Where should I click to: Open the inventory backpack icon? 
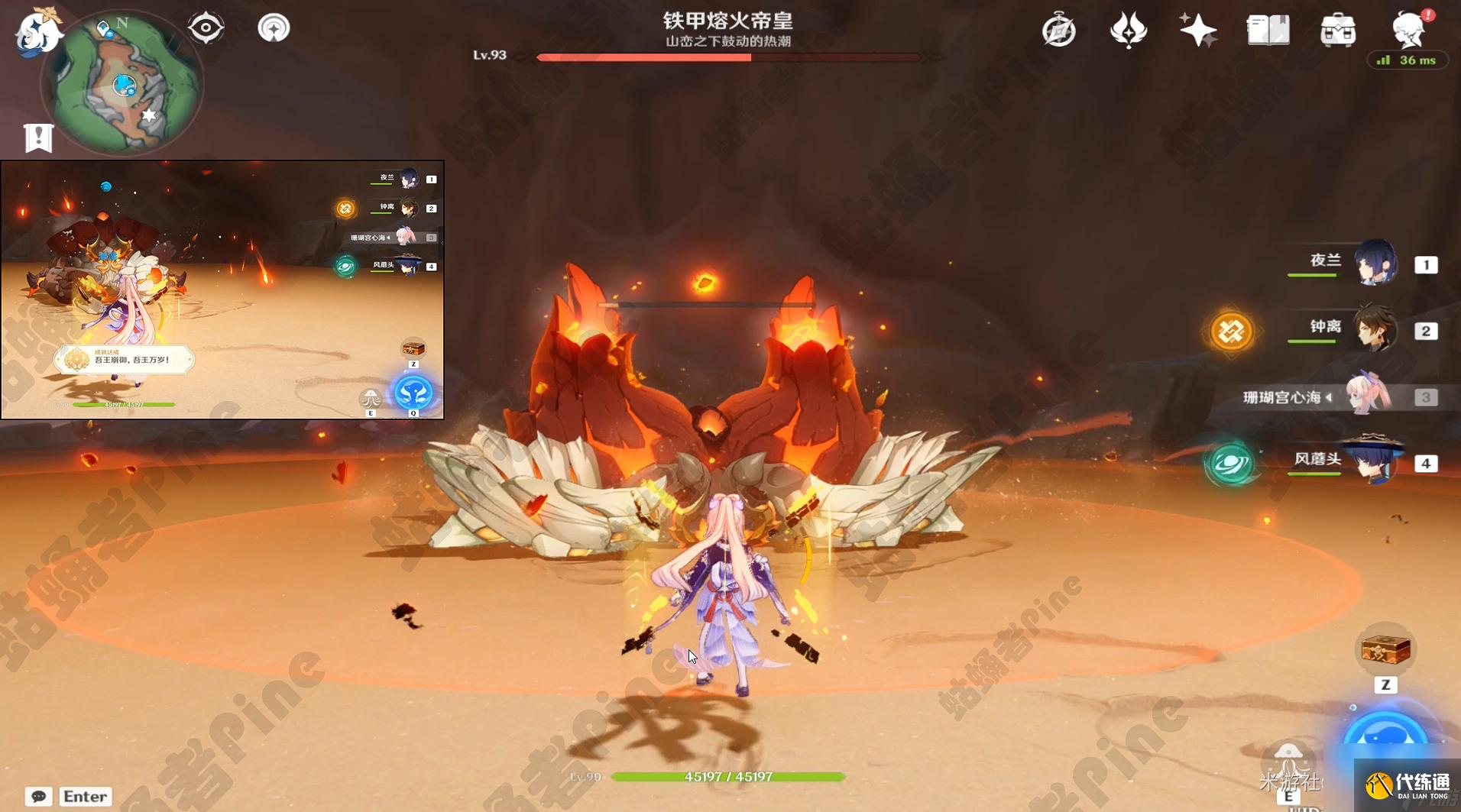[1340, 29]
